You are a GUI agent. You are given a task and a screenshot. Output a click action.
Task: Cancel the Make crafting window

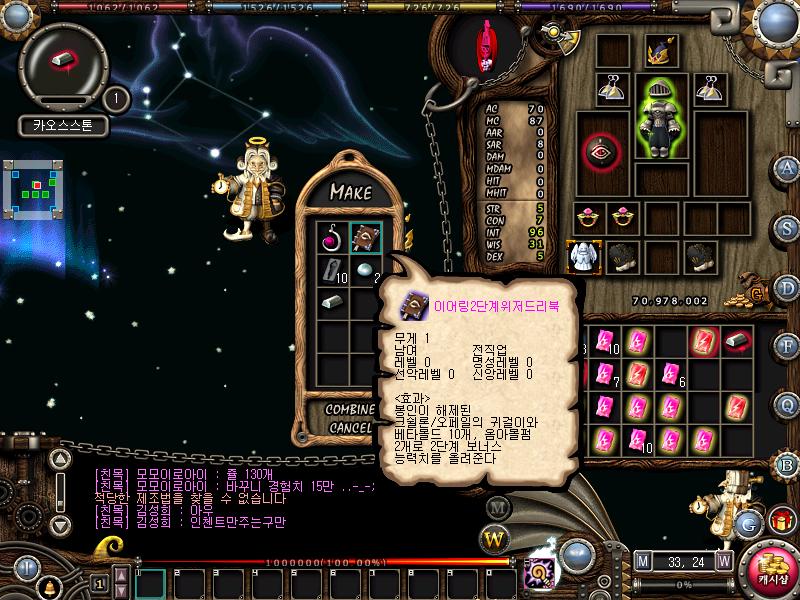click(x=350, y=428)
